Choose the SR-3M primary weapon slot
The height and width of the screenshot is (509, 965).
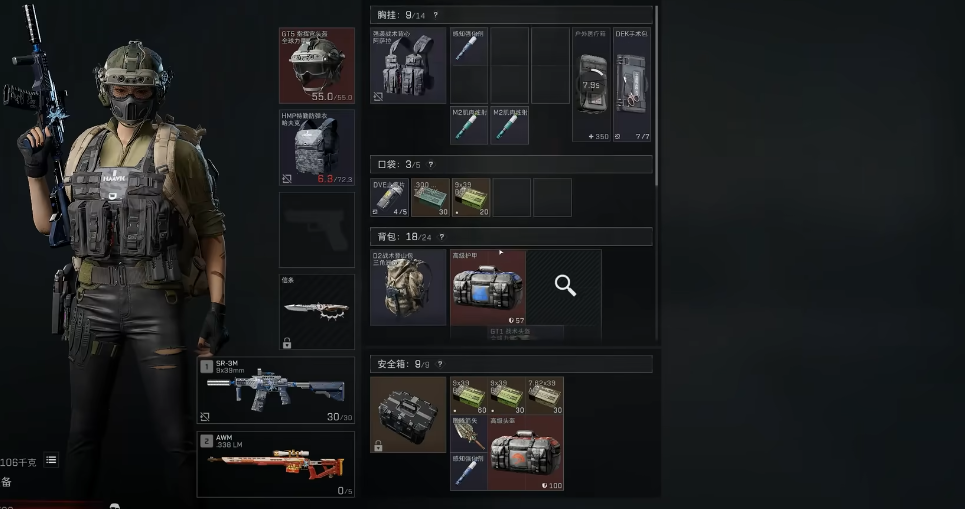coord(275,391)
